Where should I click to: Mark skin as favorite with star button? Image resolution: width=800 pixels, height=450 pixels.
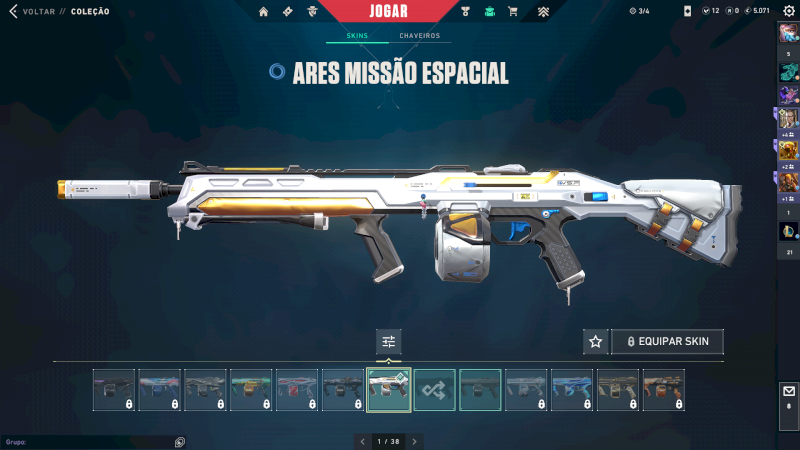pos(595,342)
